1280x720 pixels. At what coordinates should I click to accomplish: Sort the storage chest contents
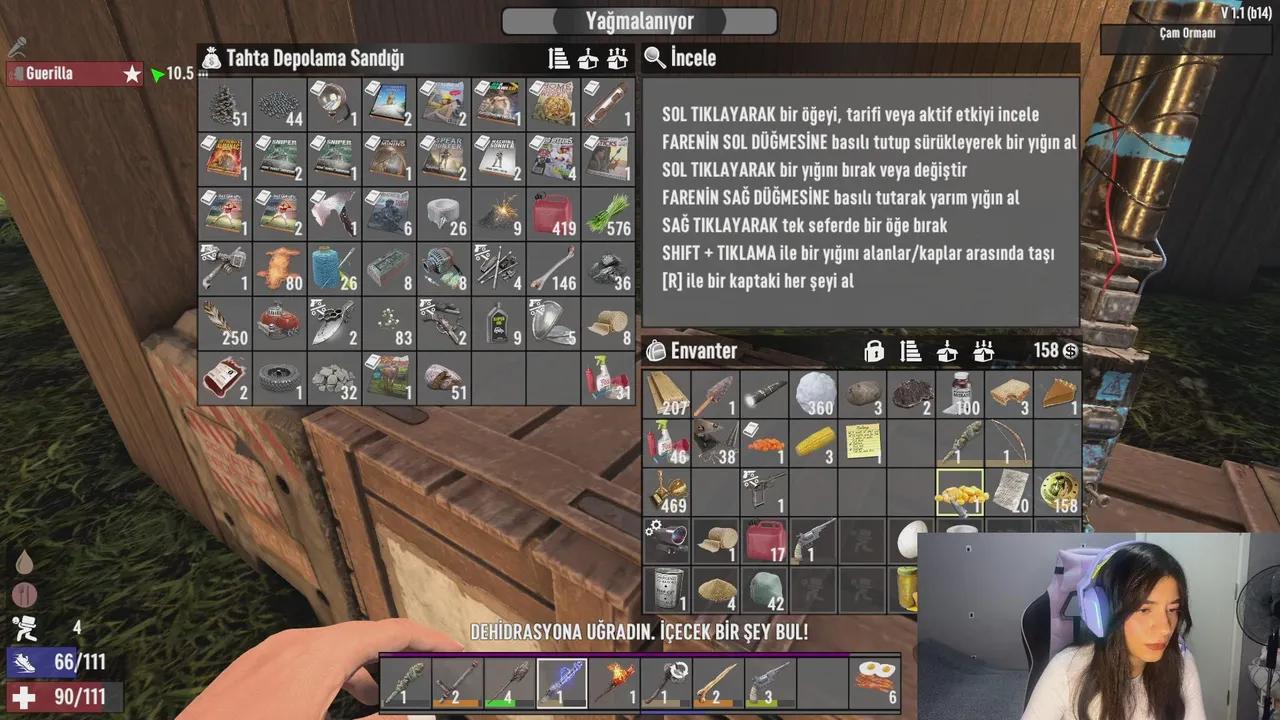tap(559, 59)
